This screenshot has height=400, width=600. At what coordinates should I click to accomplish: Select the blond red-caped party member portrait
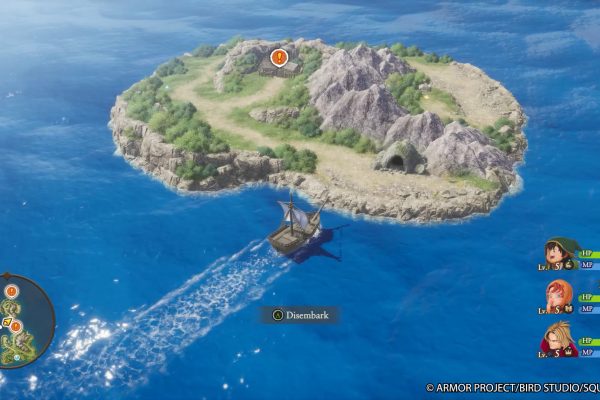559,338
